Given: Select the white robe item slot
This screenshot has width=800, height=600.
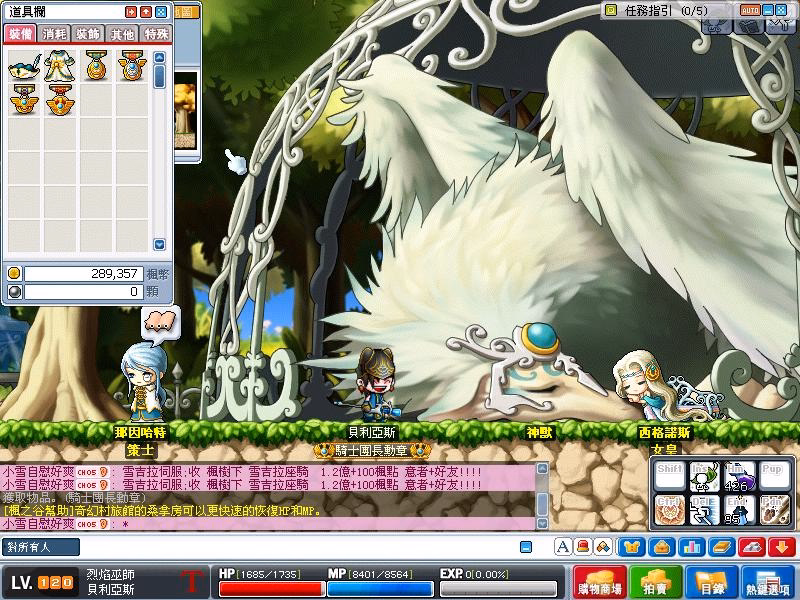Looking at the screenshot, I should point(58,66).
